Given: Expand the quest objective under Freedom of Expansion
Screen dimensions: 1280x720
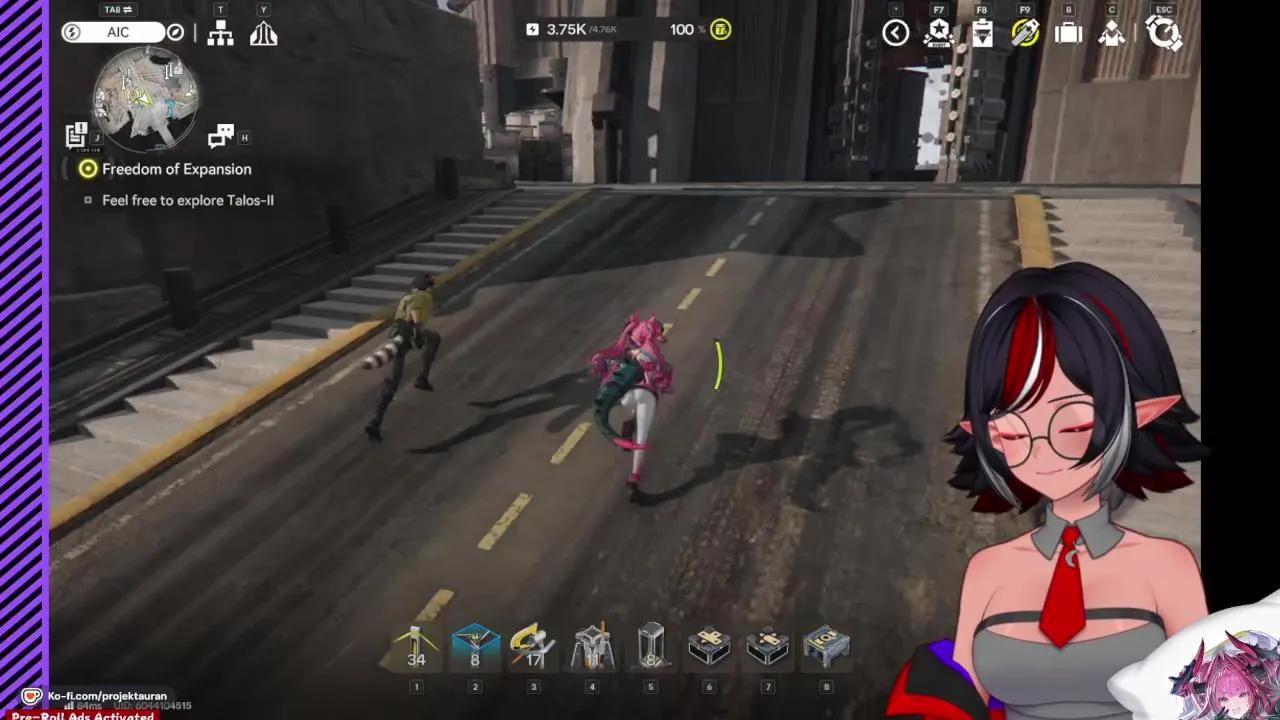Looking at the screenshot, I should pyautogui.click(x=88, y=200).
